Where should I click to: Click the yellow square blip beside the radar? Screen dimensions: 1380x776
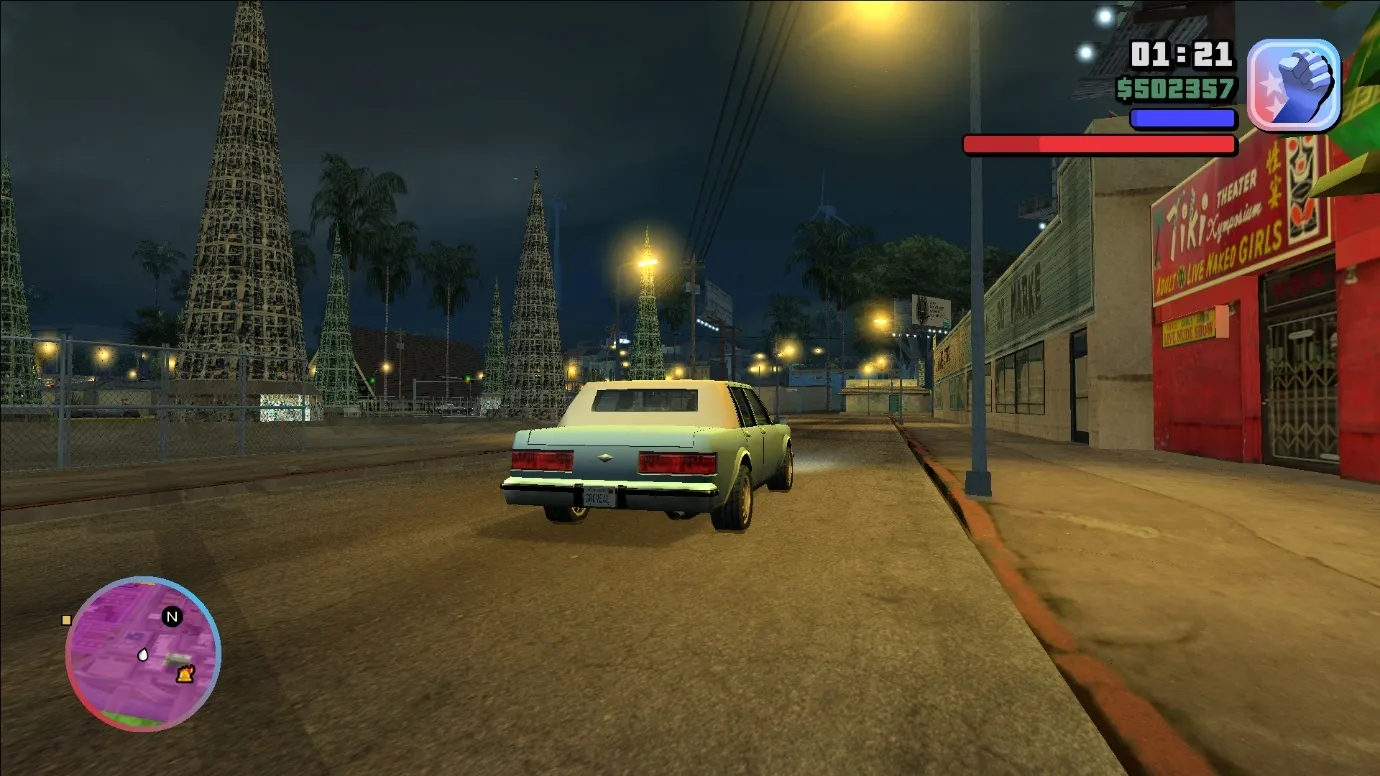[67, 620]
